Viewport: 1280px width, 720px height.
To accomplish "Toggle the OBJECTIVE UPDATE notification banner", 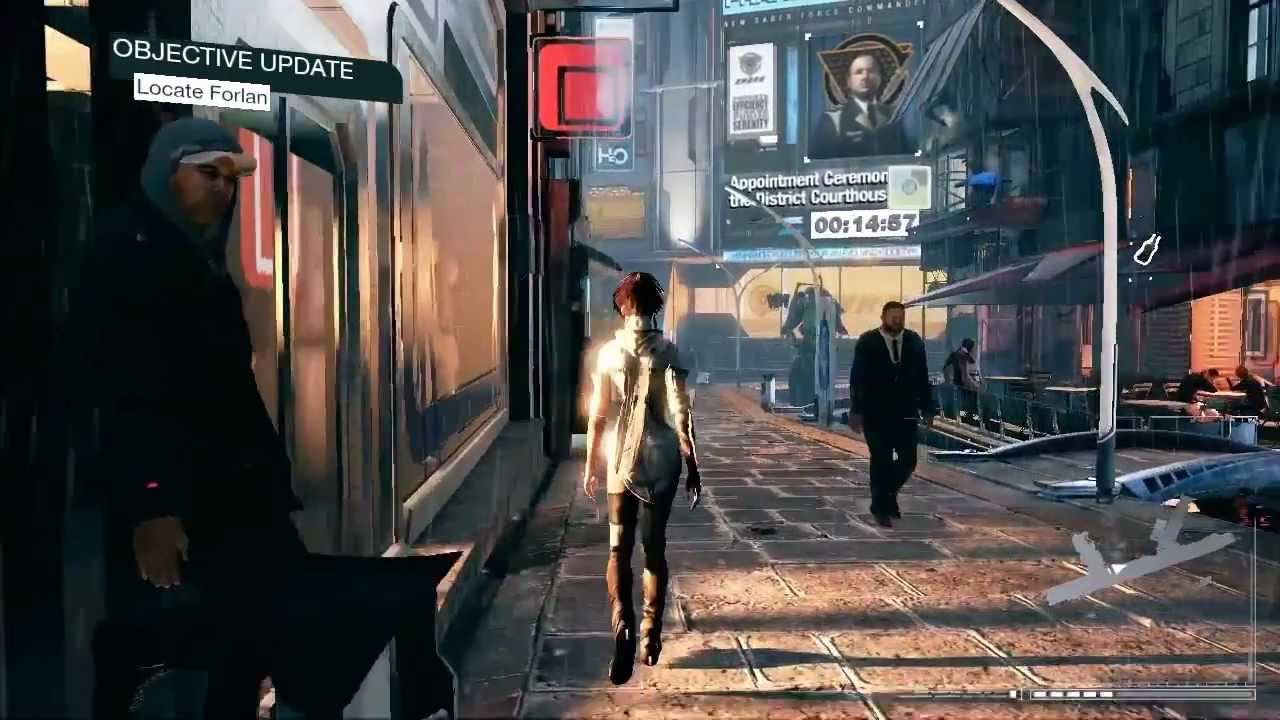I will [x=235, y=62].
